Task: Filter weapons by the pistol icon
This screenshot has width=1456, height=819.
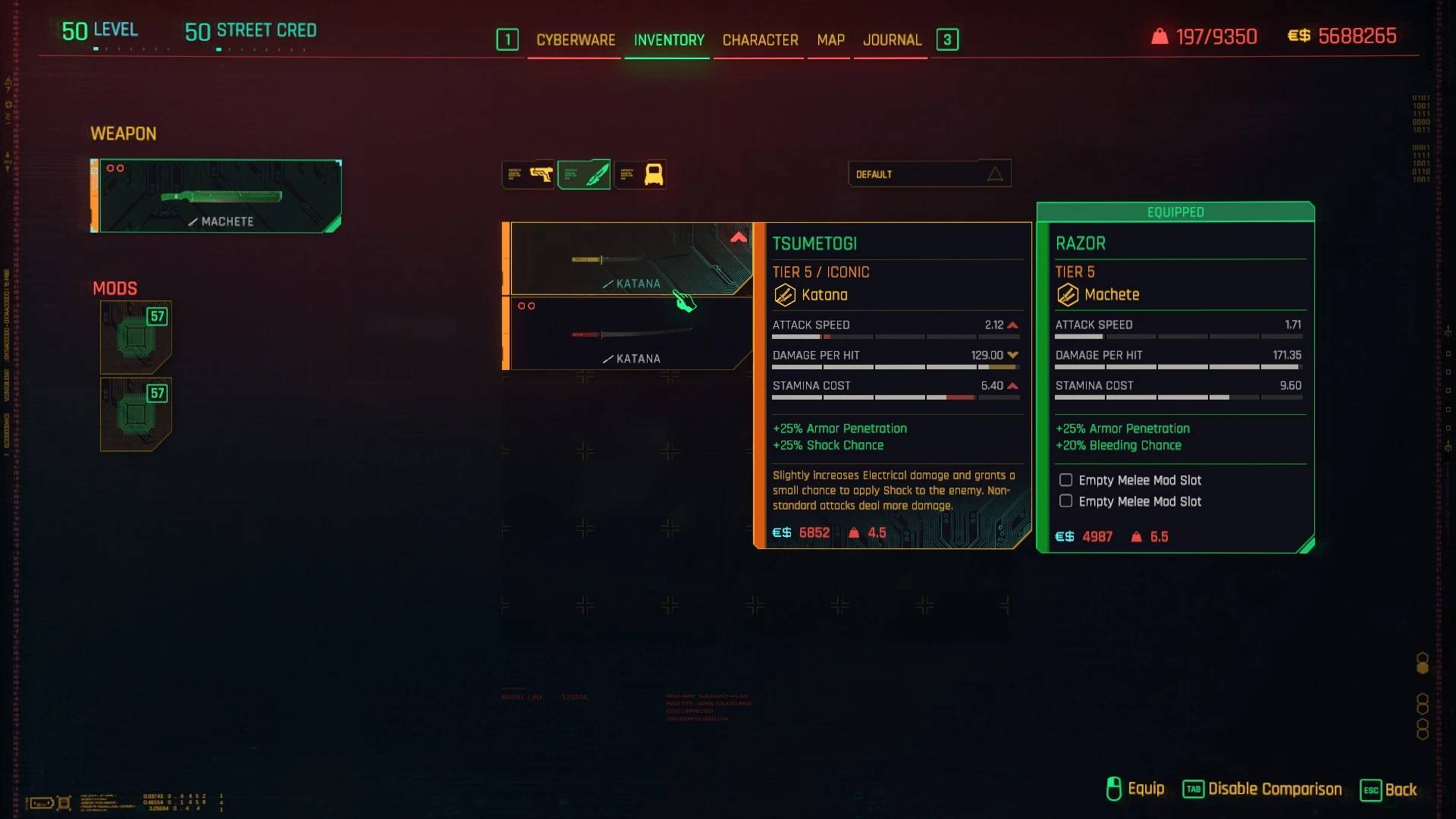Action: (529, 175)
